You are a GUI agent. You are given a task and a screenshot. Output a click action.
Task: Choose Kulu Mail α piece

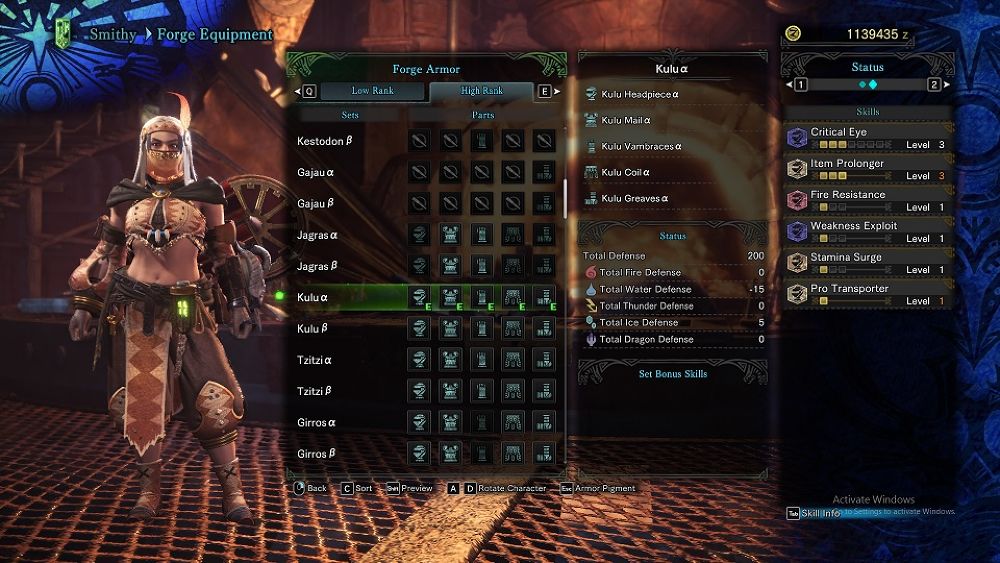[626, 121]
